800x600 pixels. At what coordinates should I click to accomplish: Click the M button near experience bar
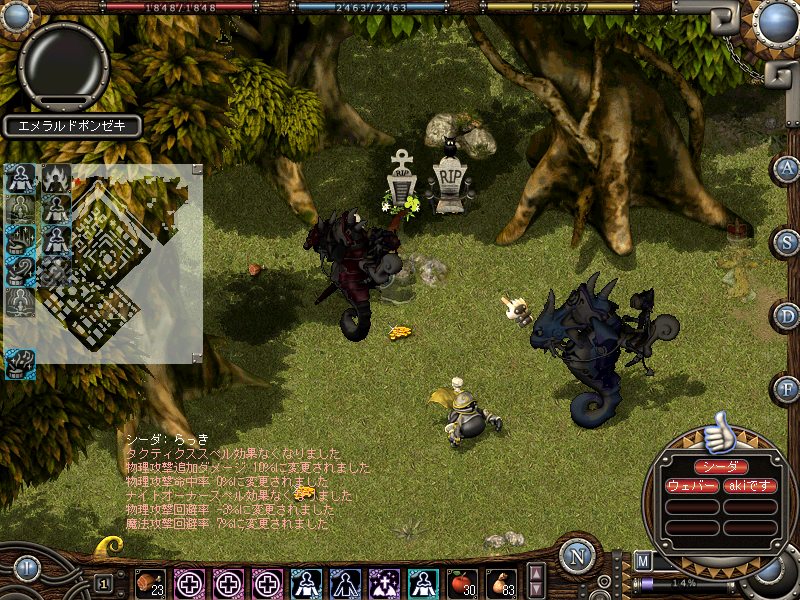pos(642,561)
